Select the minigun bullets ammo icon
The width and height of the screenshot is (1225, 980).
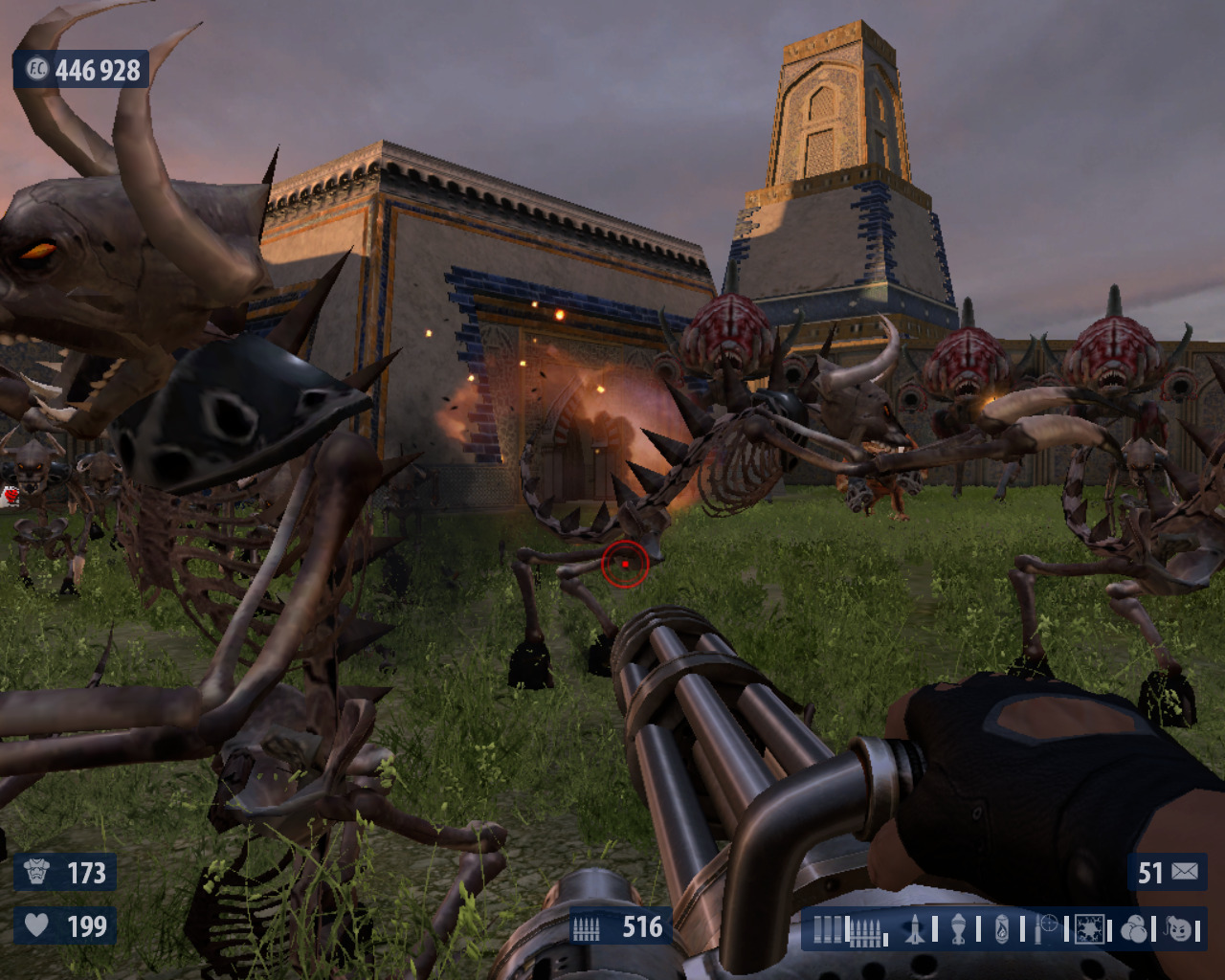point(864,931)
